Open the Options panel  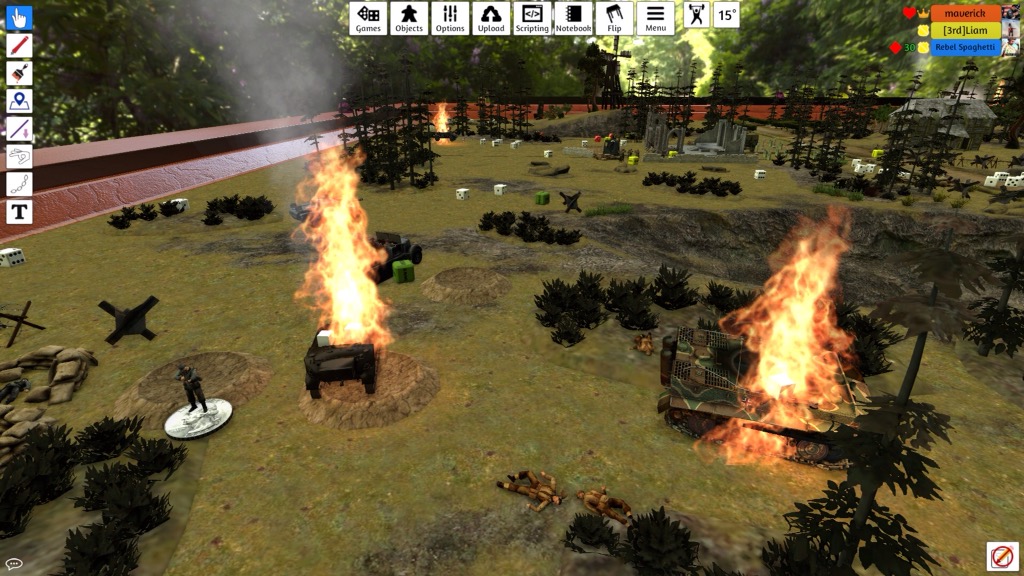pos(450,18)
